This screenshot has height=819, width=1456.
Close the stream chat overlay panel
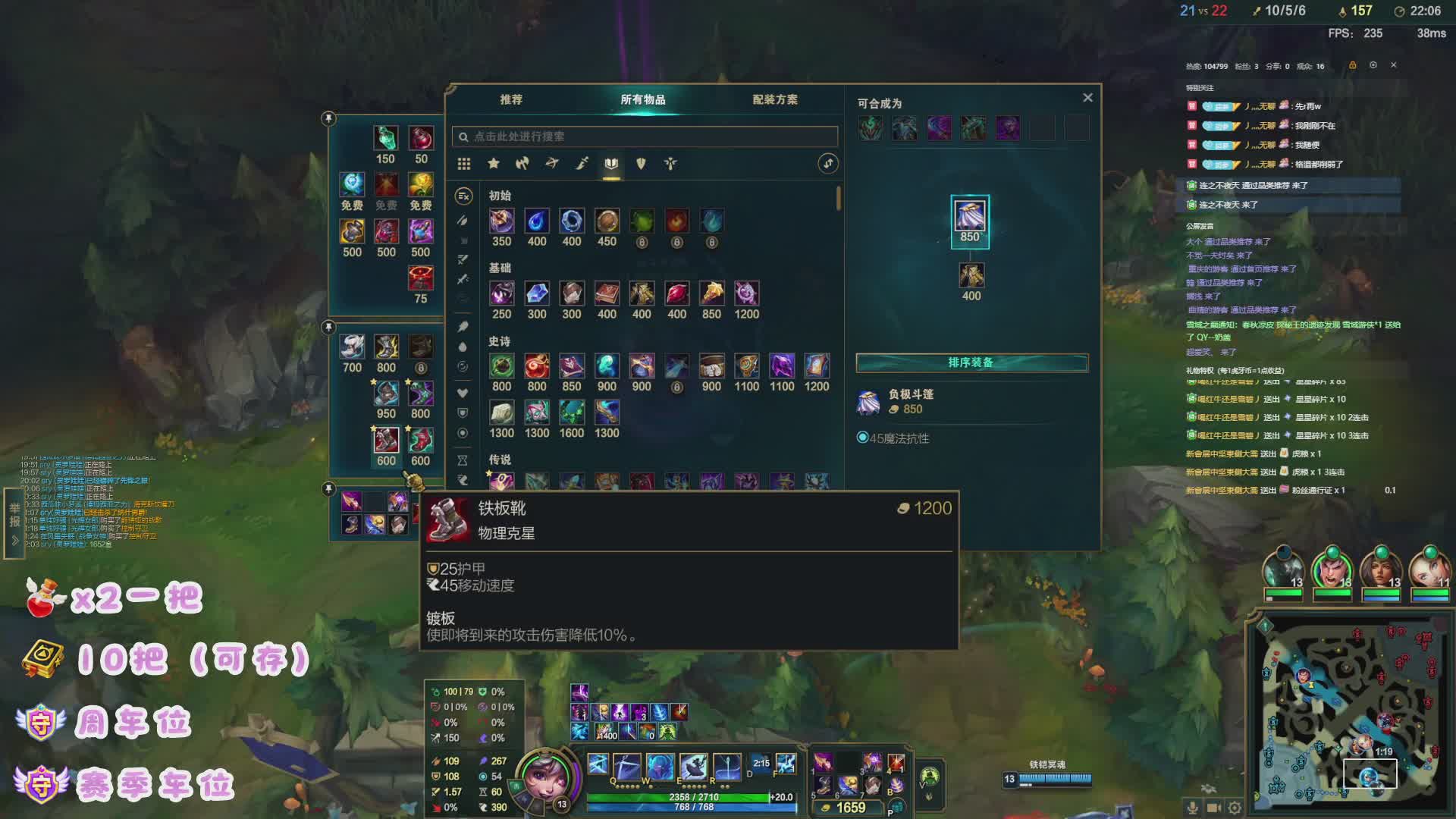click(1393, 65)
